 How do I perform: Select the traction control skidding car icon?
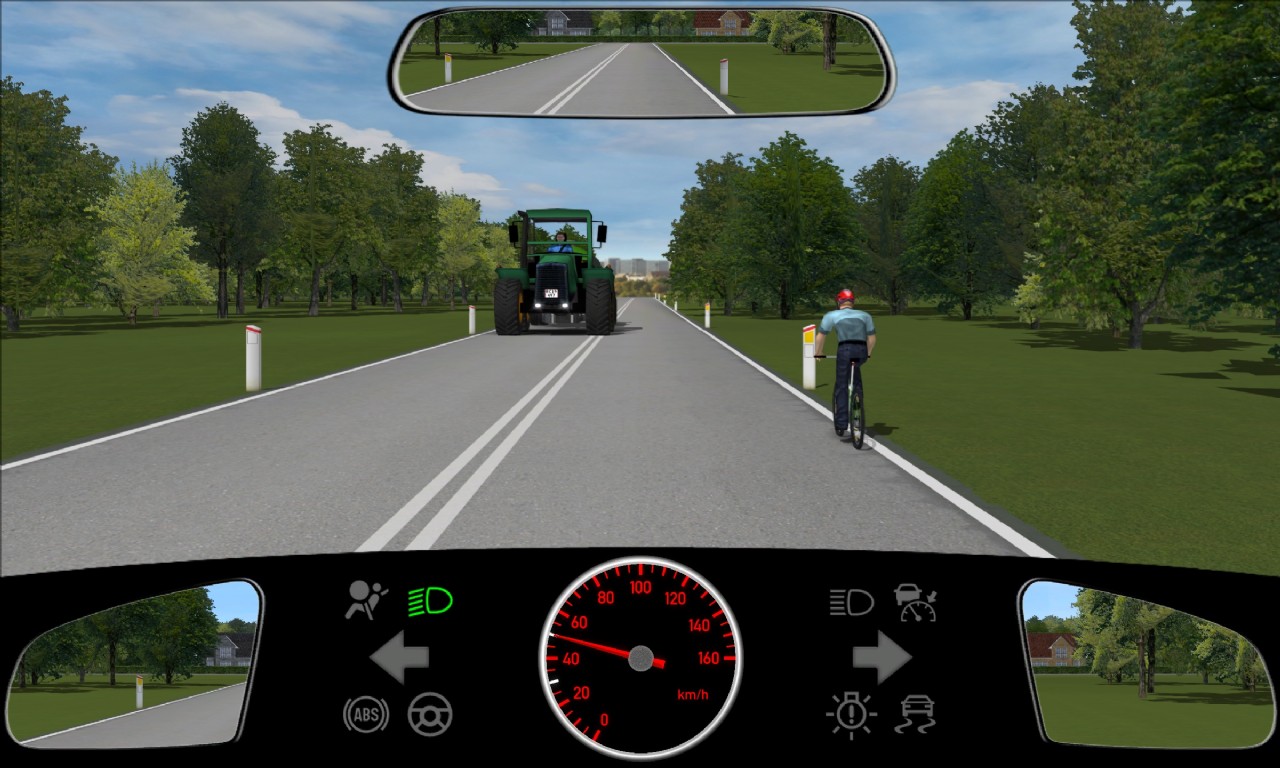pyautogui.click(x=915, y=714)
